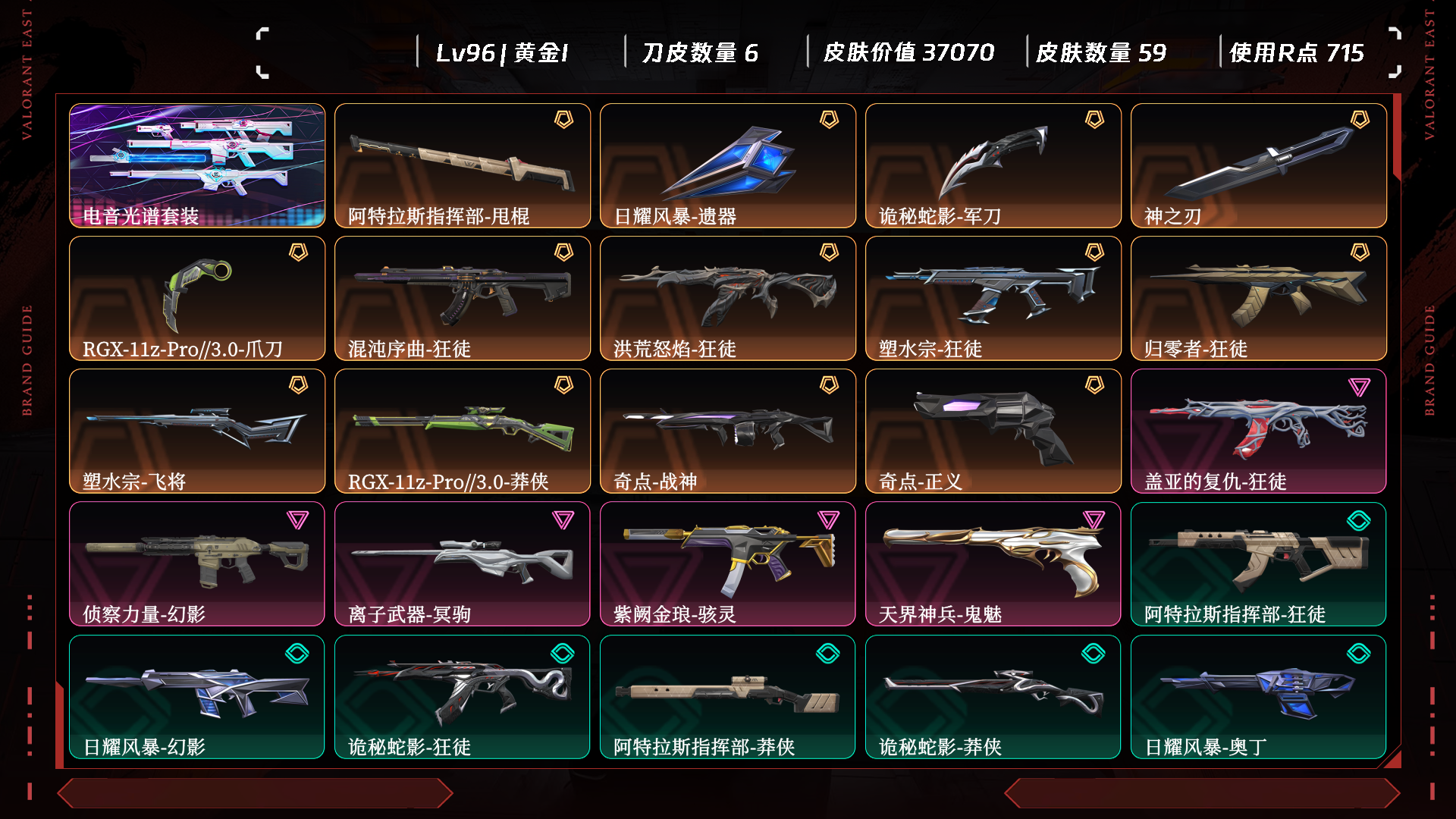Viewport: 1456px width, 819px height.
Task: Choose the 奇点-战神 skin card
Action: (x=728, y=431)
